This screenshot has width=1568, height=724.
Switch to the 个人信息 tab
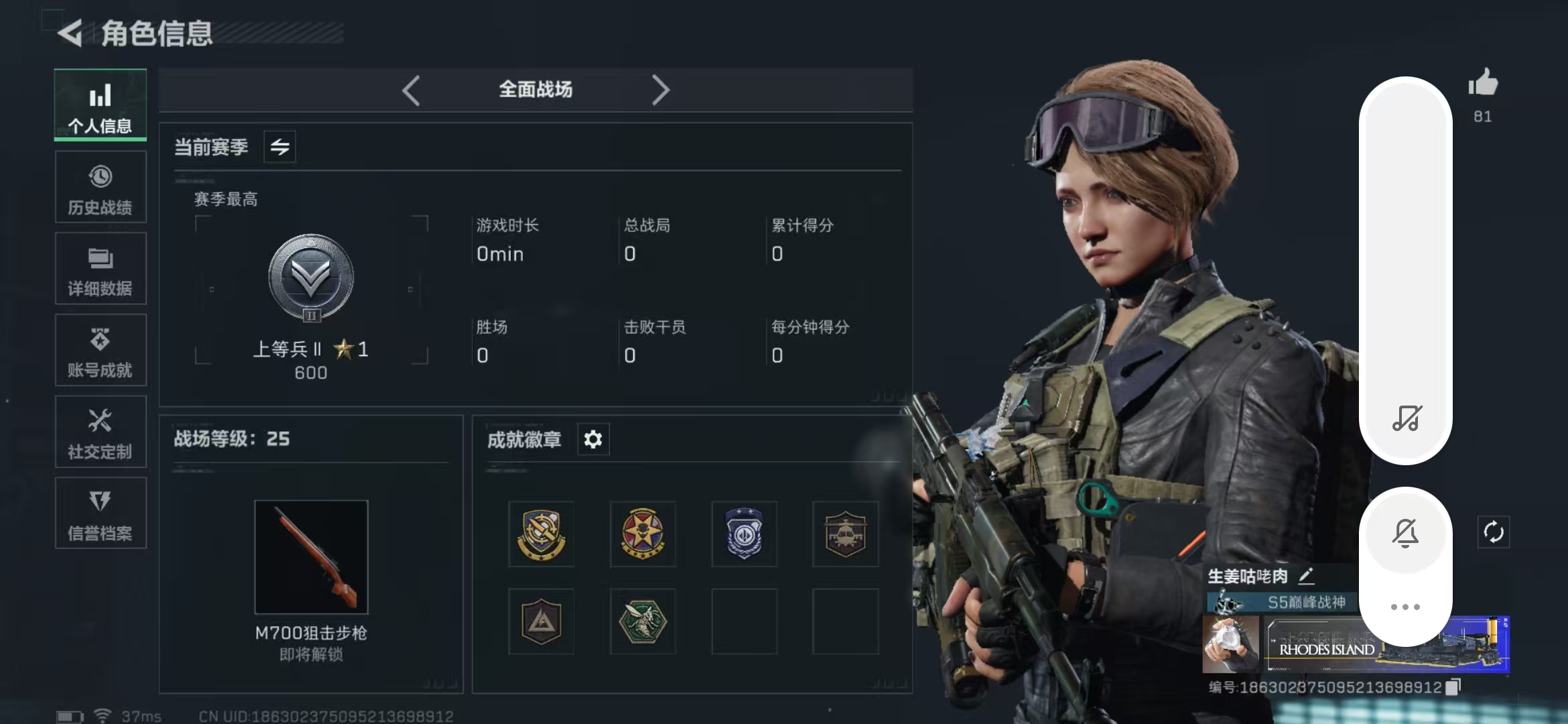(x=101, y=105)
